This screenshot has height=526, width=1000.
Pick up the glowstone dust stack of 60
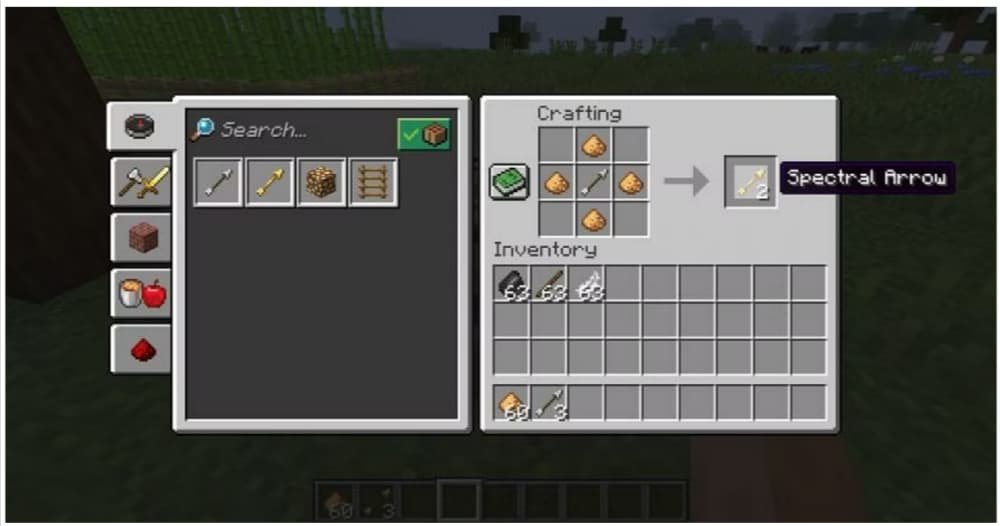pyautogui.click(x=511, y=402)
